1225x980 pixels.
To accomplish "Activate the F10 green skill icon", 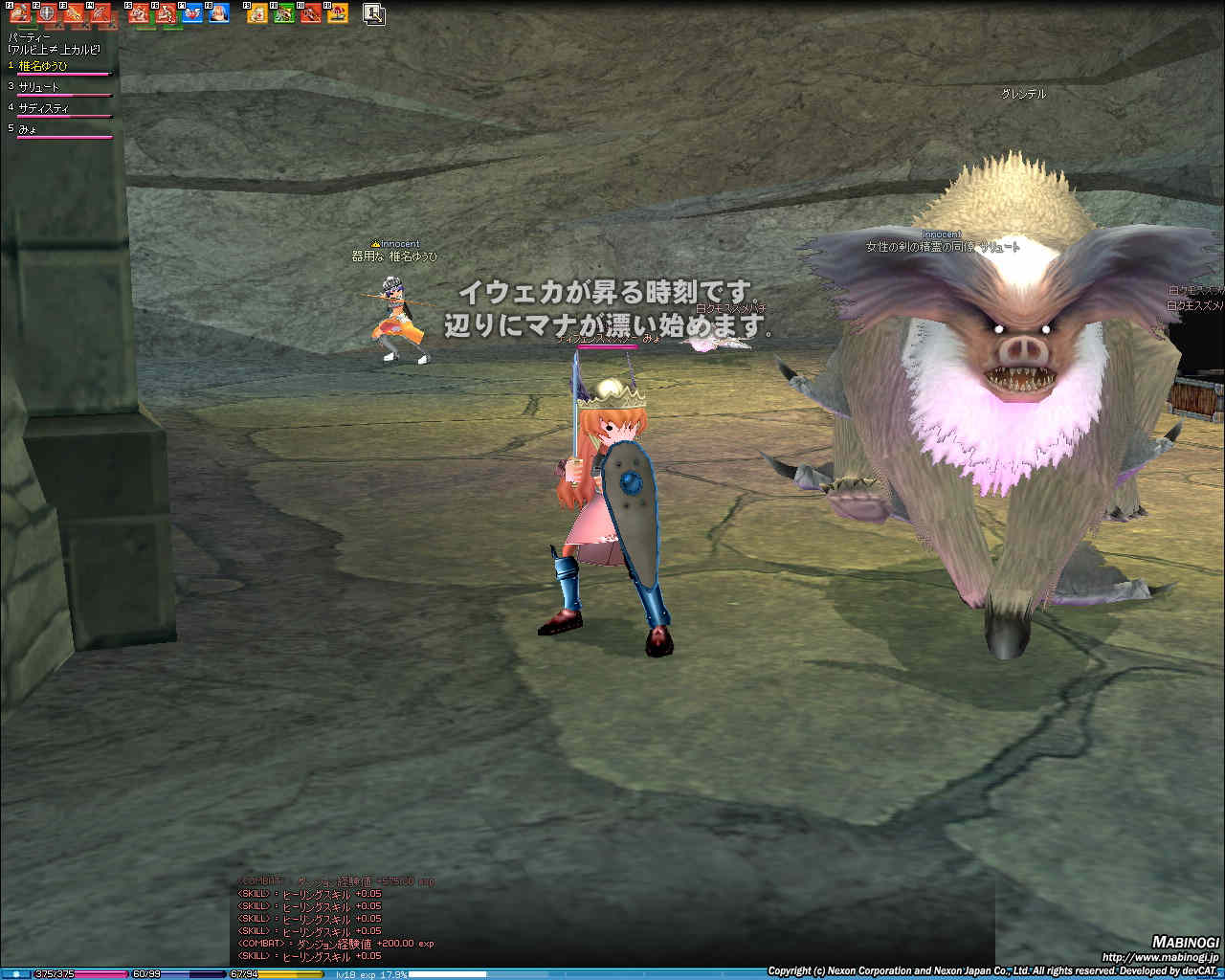I will pos(284,13).
